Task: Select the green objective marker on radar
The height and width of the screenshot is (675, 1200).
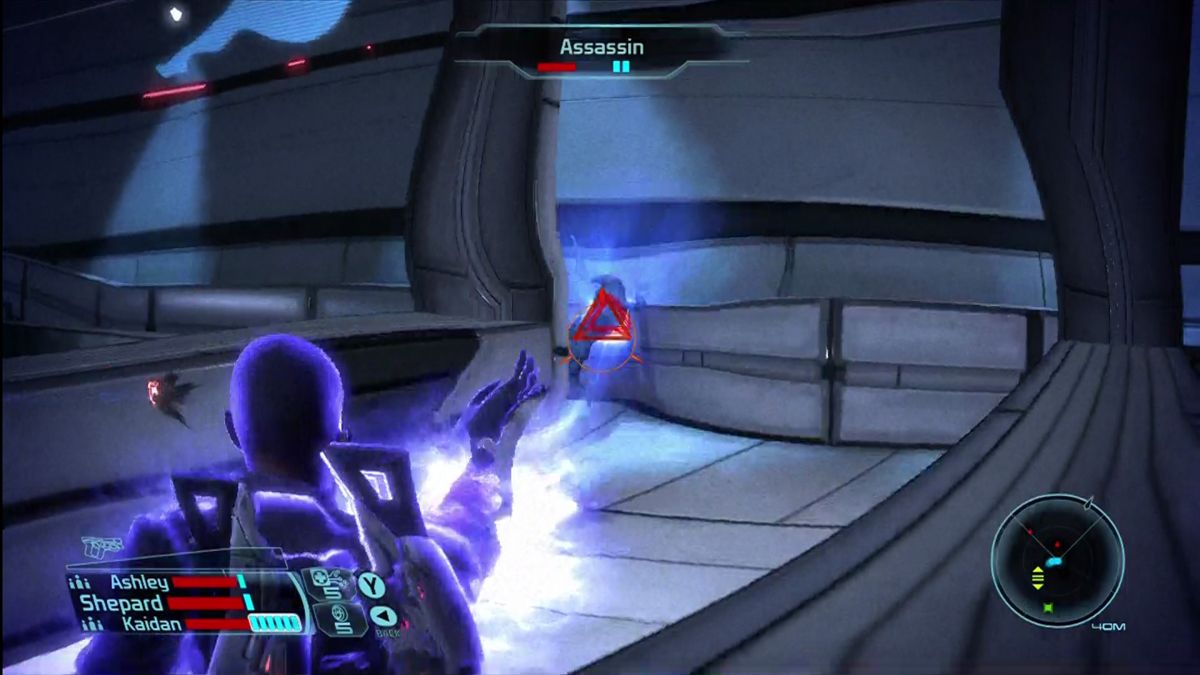Action: click(x=1047, y=607)
